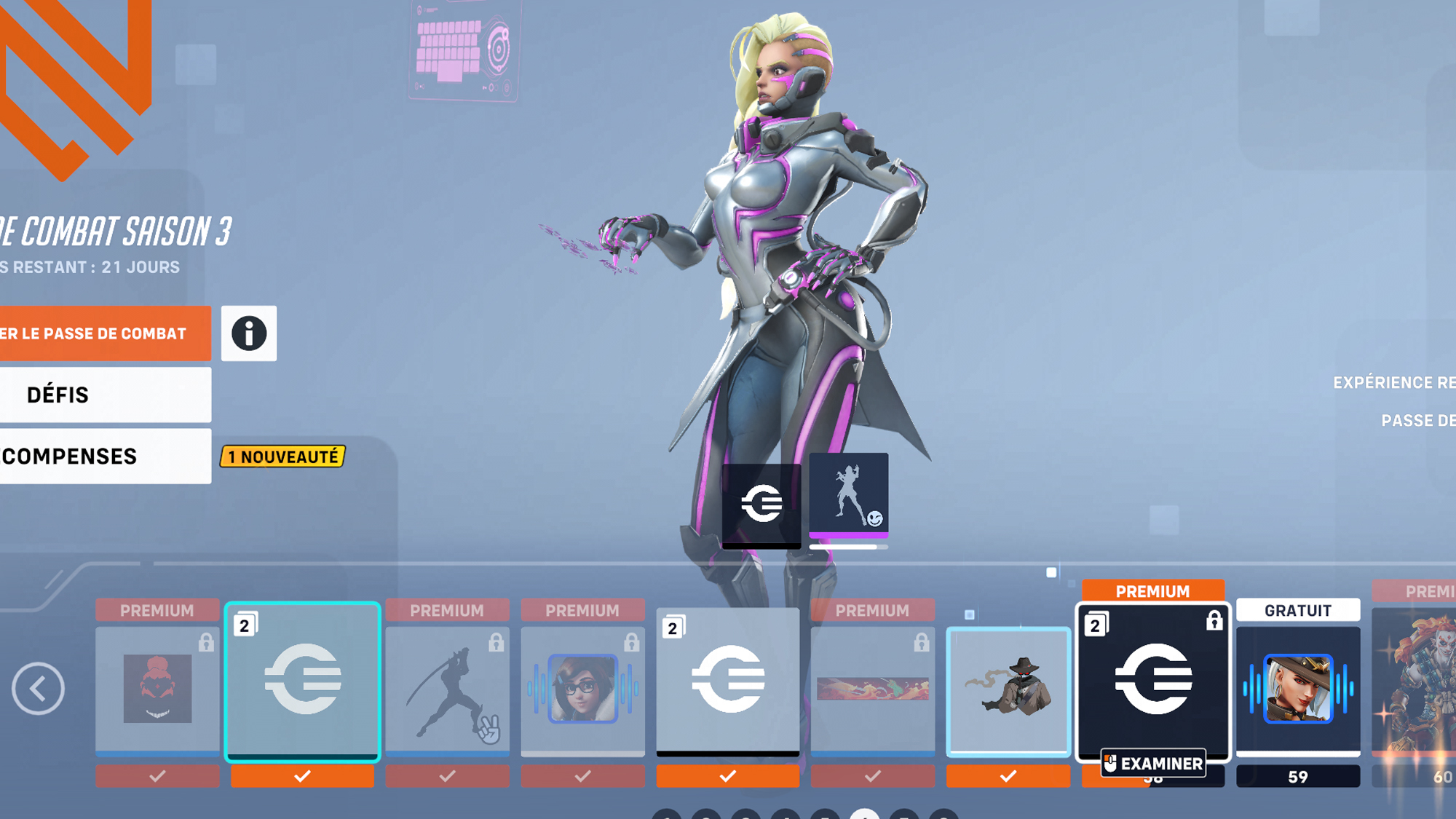The height and width of the screenshot is (819, 1456).
Task: Select the cyan-highlighted credits reward tile
Action: [x=302, y=681]
